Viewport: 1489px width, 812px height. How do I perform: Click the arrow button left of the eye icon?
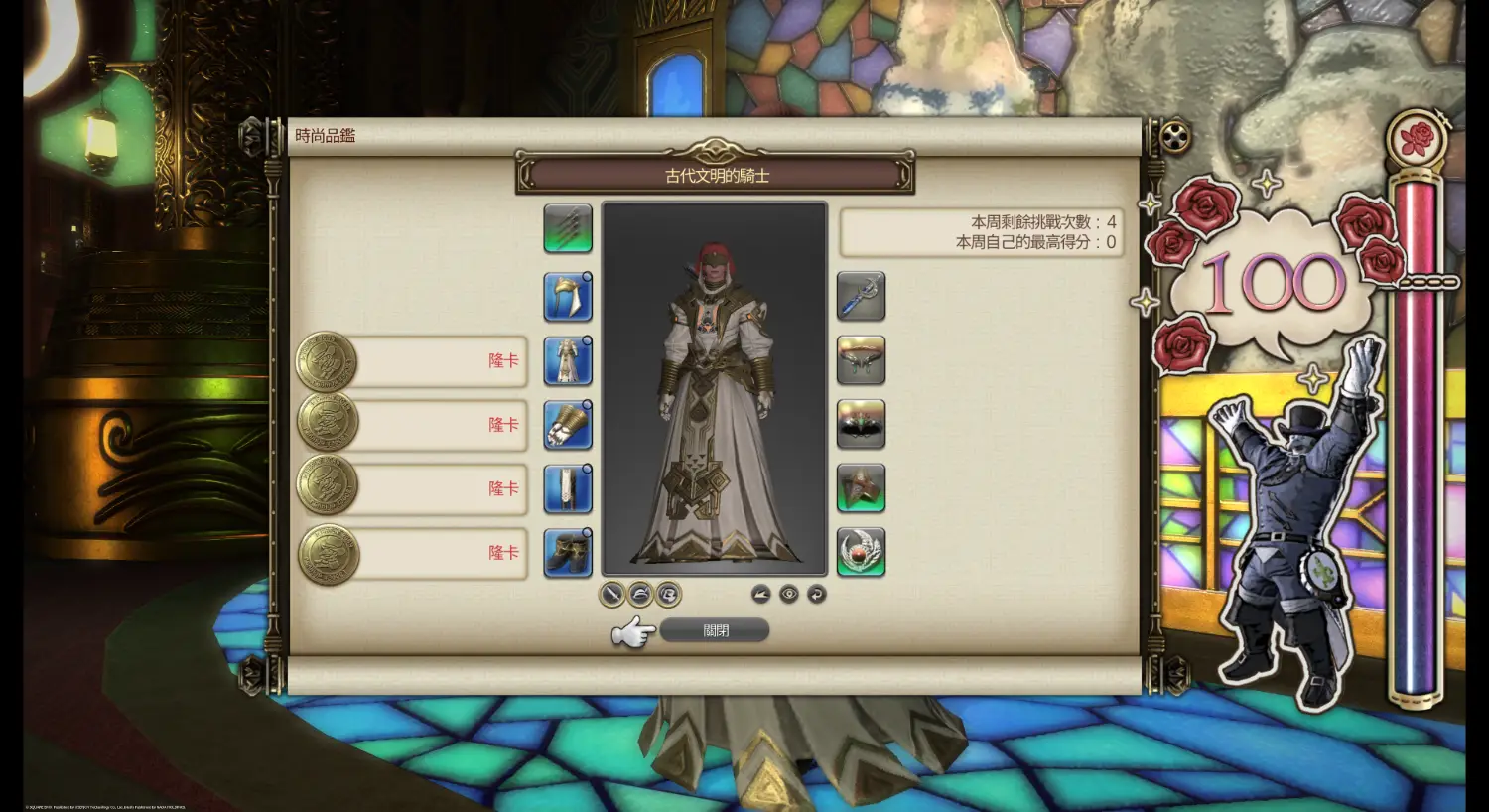(761, 594)
